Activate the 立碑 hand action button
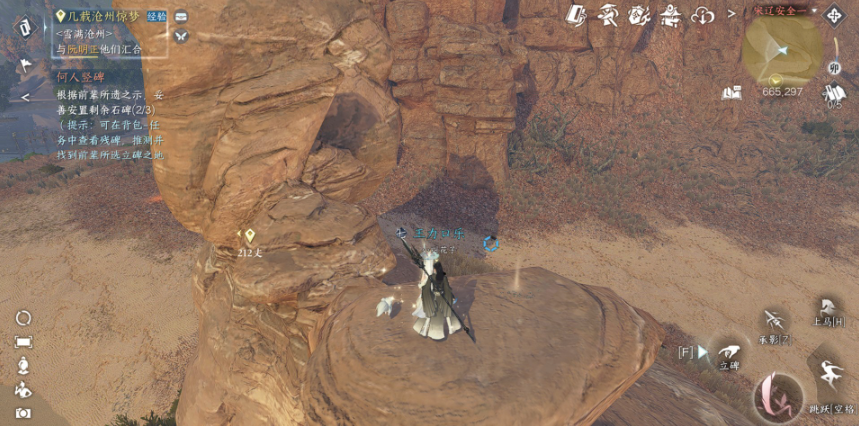Image resolution: width=859 pixels, height=426 pixels. pos(729,352)
